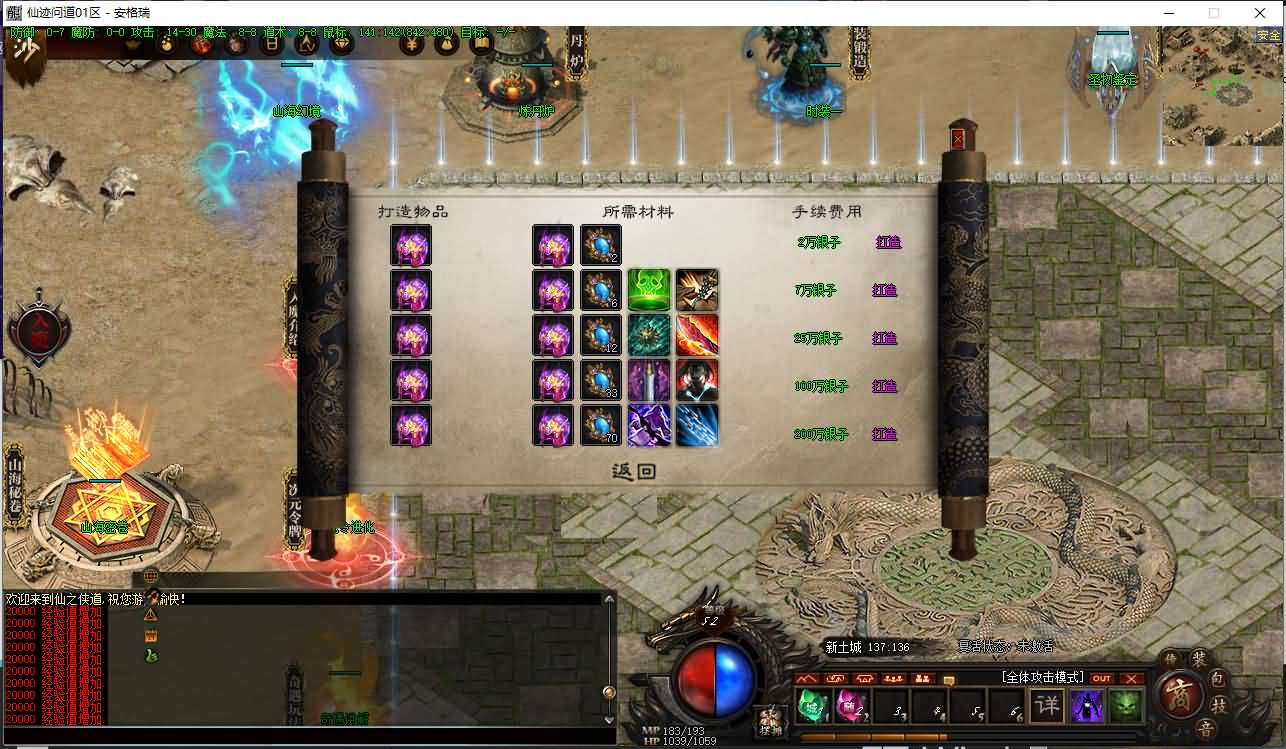Select the blue gem material with count 70
Image resolution: width=1286 pixels, height=749 pixels.
point(601,425)
